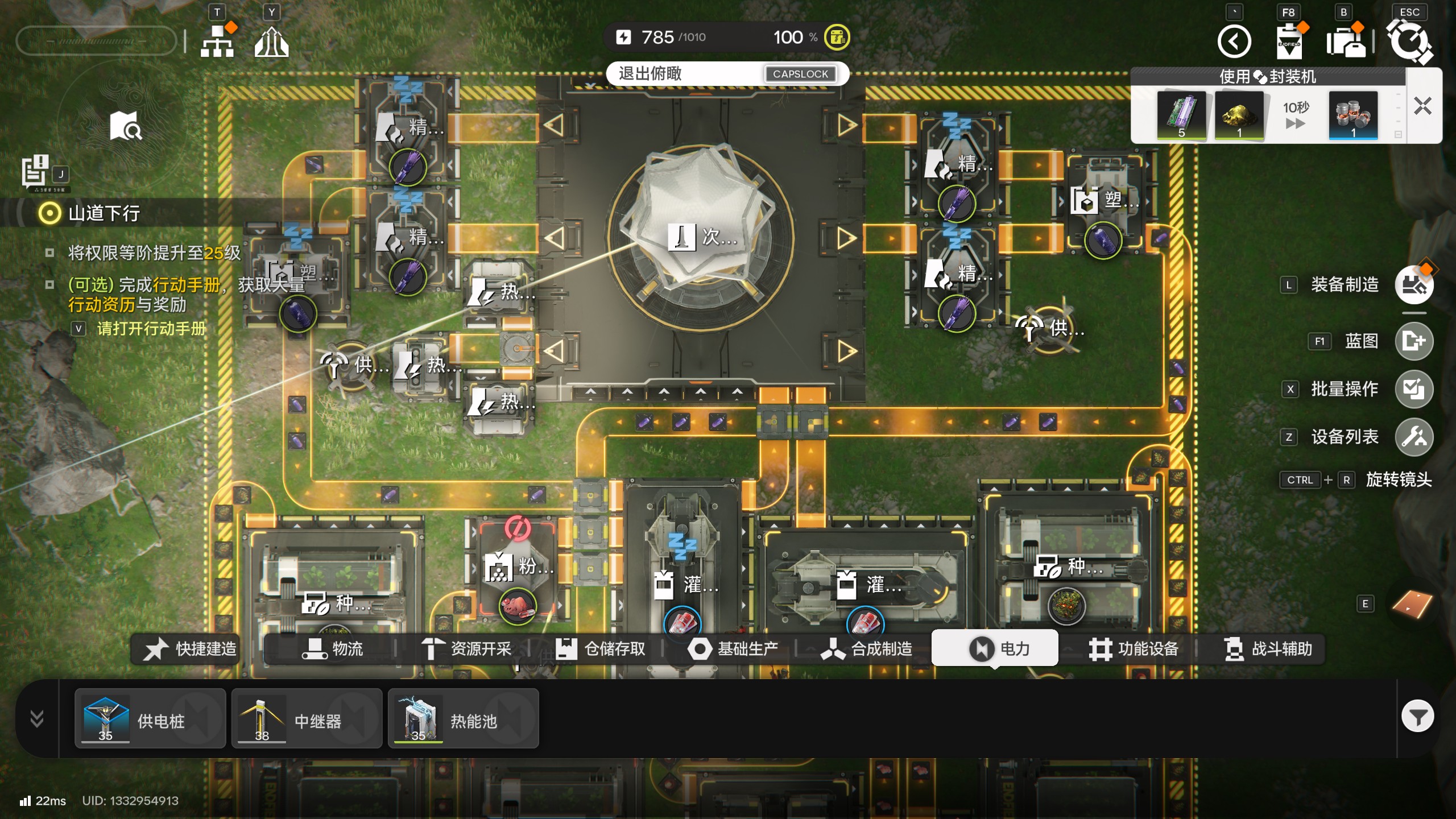1456x819 pixels.
Task: Select the 供电桩 power pylon slot
Action: [x=150, y=719]
